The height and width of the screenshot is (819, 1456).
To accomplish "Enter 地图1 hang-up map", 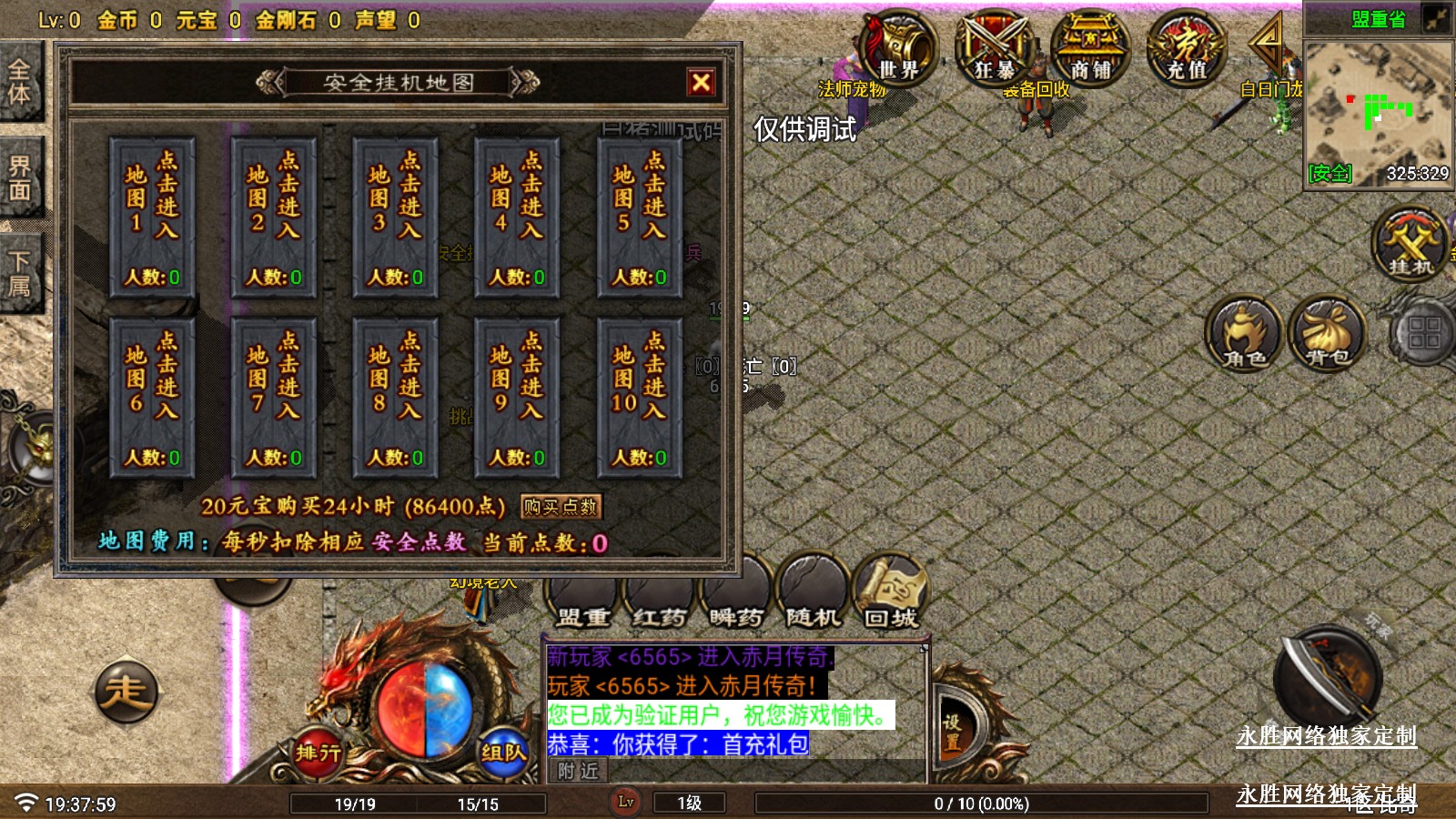I will tap(152, 217).
